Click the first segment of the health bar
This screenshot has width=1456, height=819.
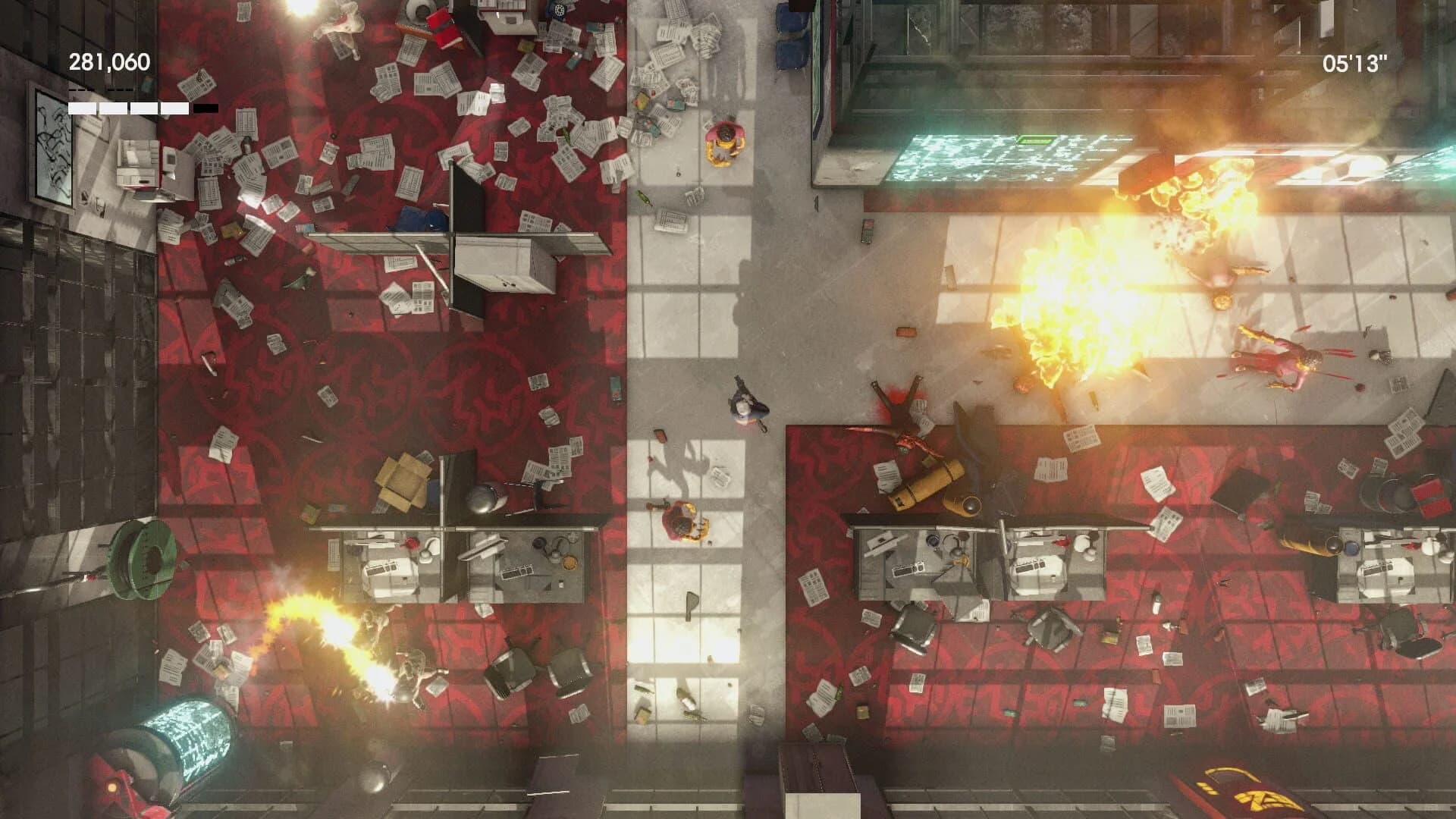[82, 108]
